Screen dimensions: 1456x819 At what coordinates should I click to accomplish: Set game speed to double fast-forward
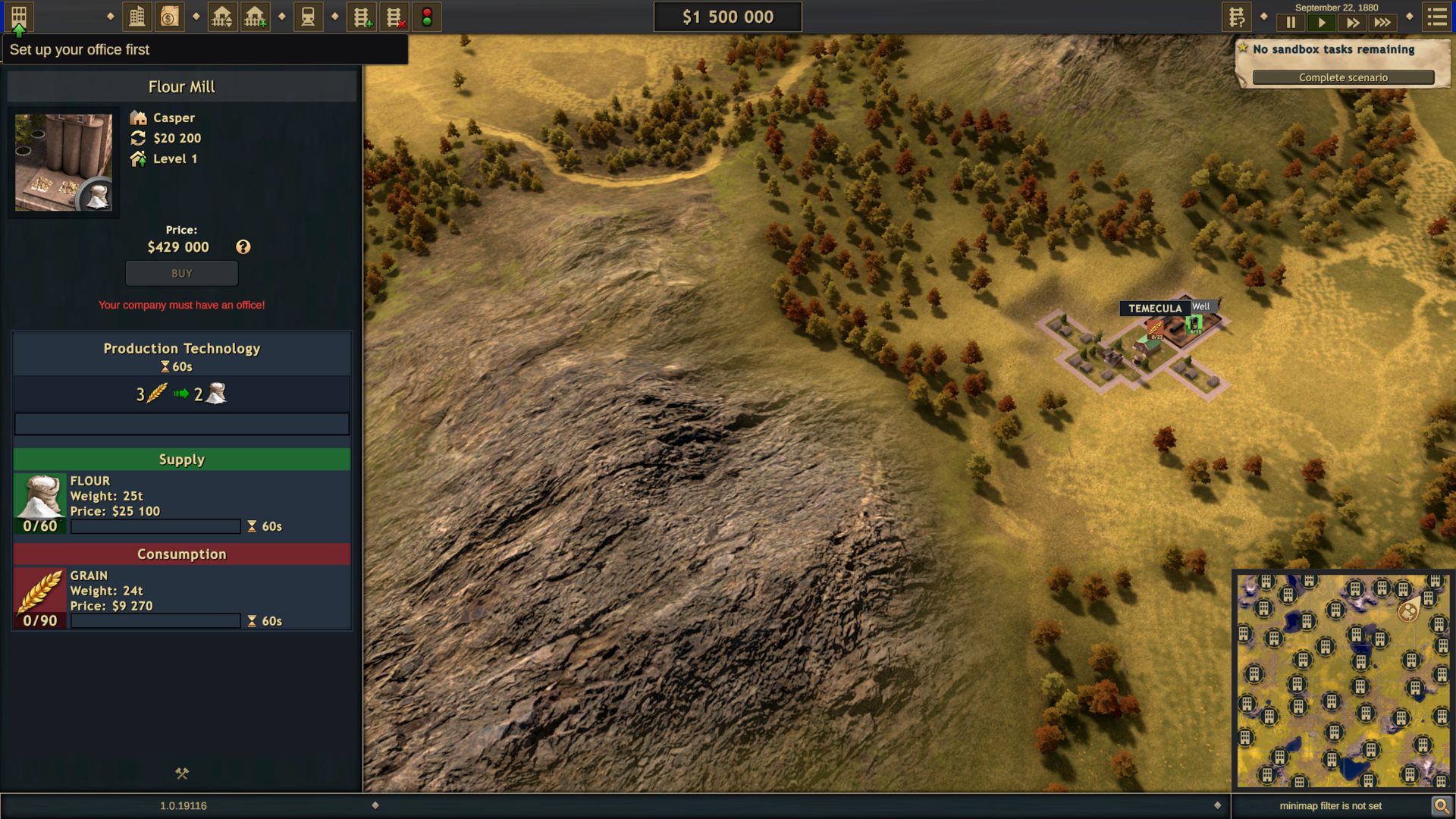tap(1352, 23)
